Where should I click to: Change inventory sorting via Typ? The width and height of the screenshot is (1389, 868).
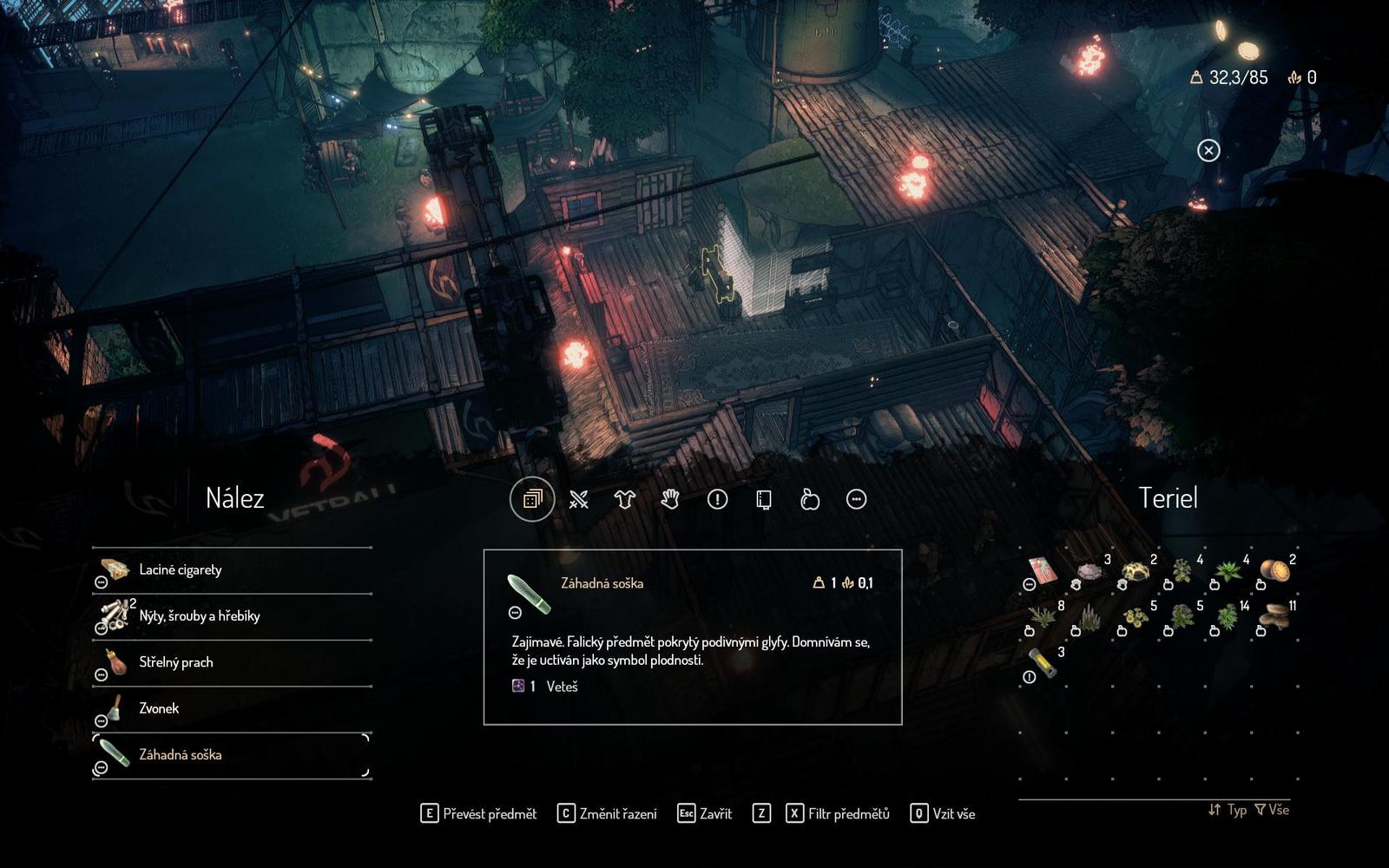point(1228,810)
